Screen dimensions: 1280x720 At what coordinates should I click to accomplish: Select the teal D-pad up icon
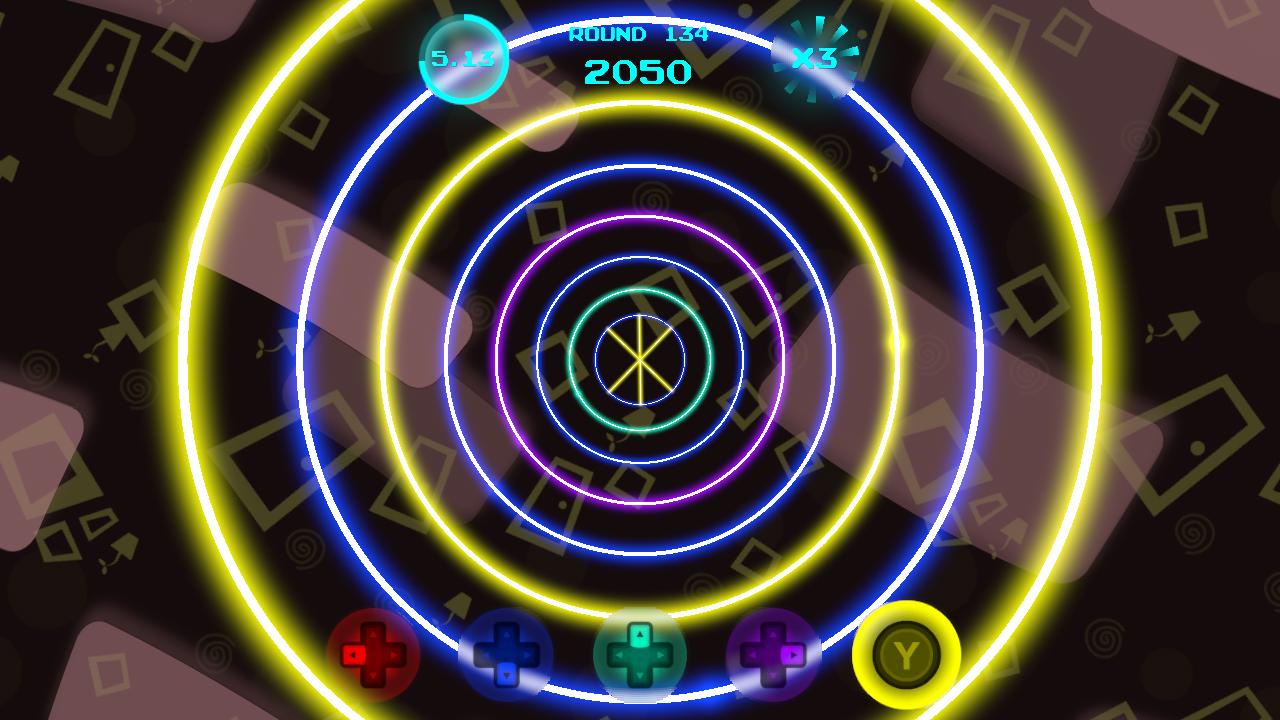coord(639,634)
